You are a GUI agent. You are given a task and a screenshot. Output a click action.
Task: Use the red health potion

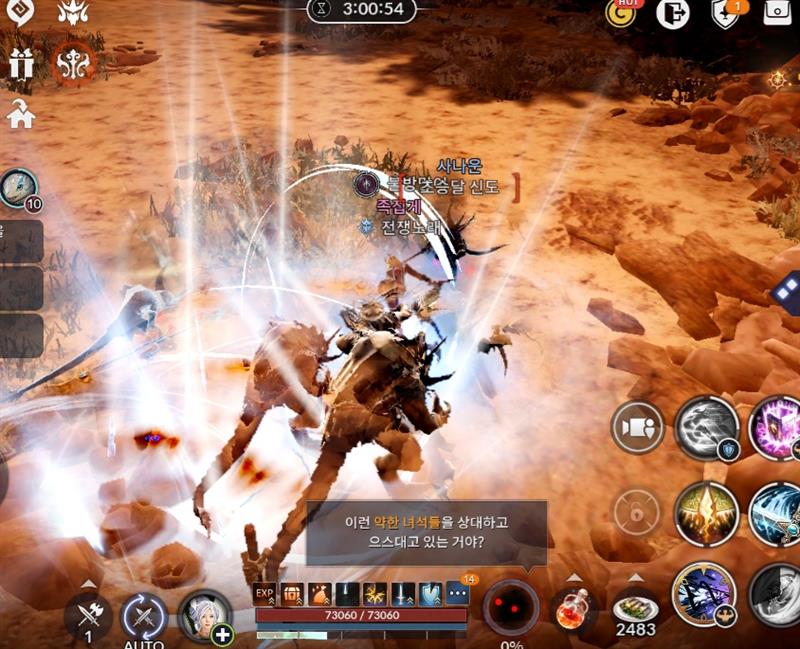572,610
